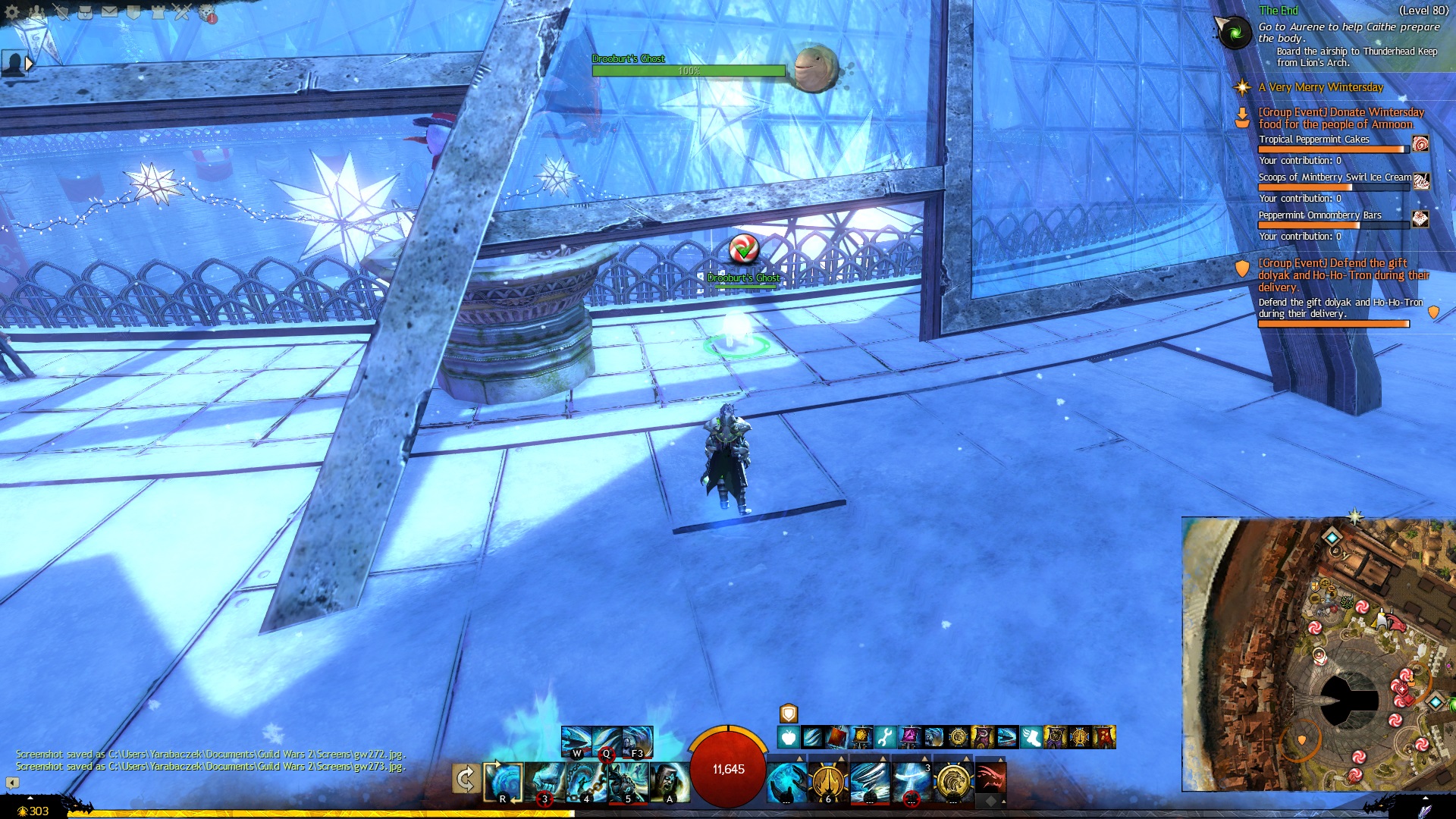Open the gear-shaped game menu
The width and height of the screenshot is (1456, 819).
12,12
